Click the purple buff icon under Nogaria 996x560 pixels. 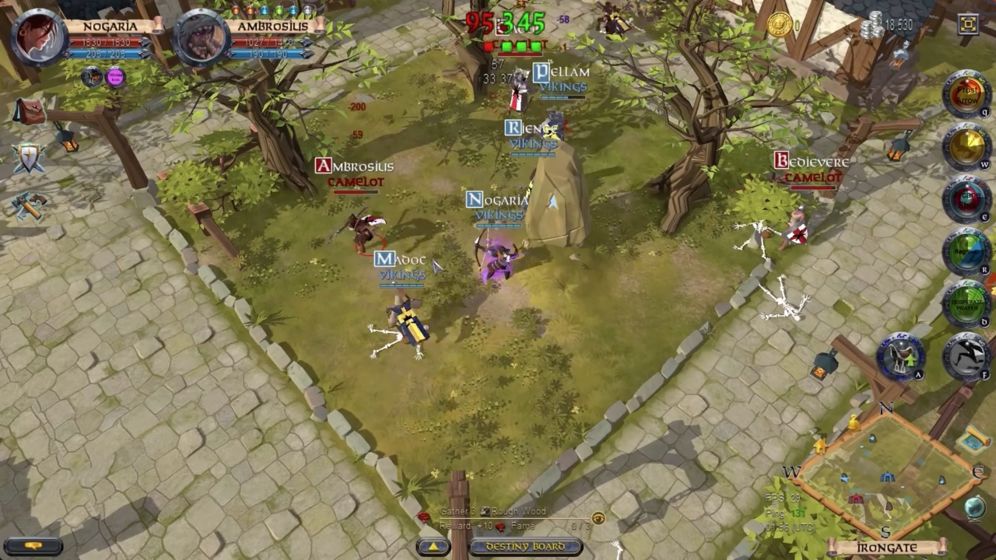pos(115,77)
